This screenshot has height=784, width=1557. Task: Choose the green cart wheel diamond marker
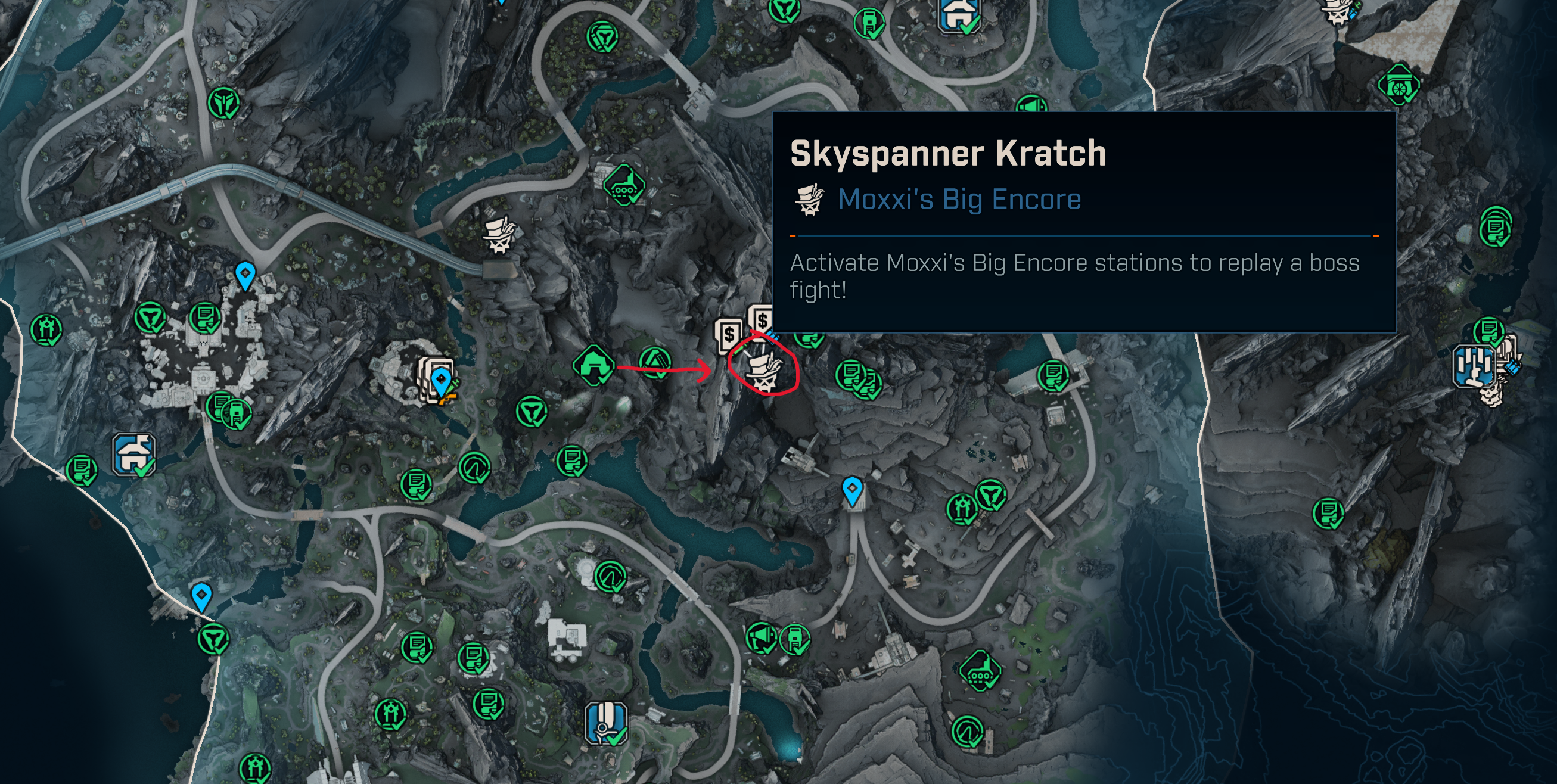coord(1398,86)
